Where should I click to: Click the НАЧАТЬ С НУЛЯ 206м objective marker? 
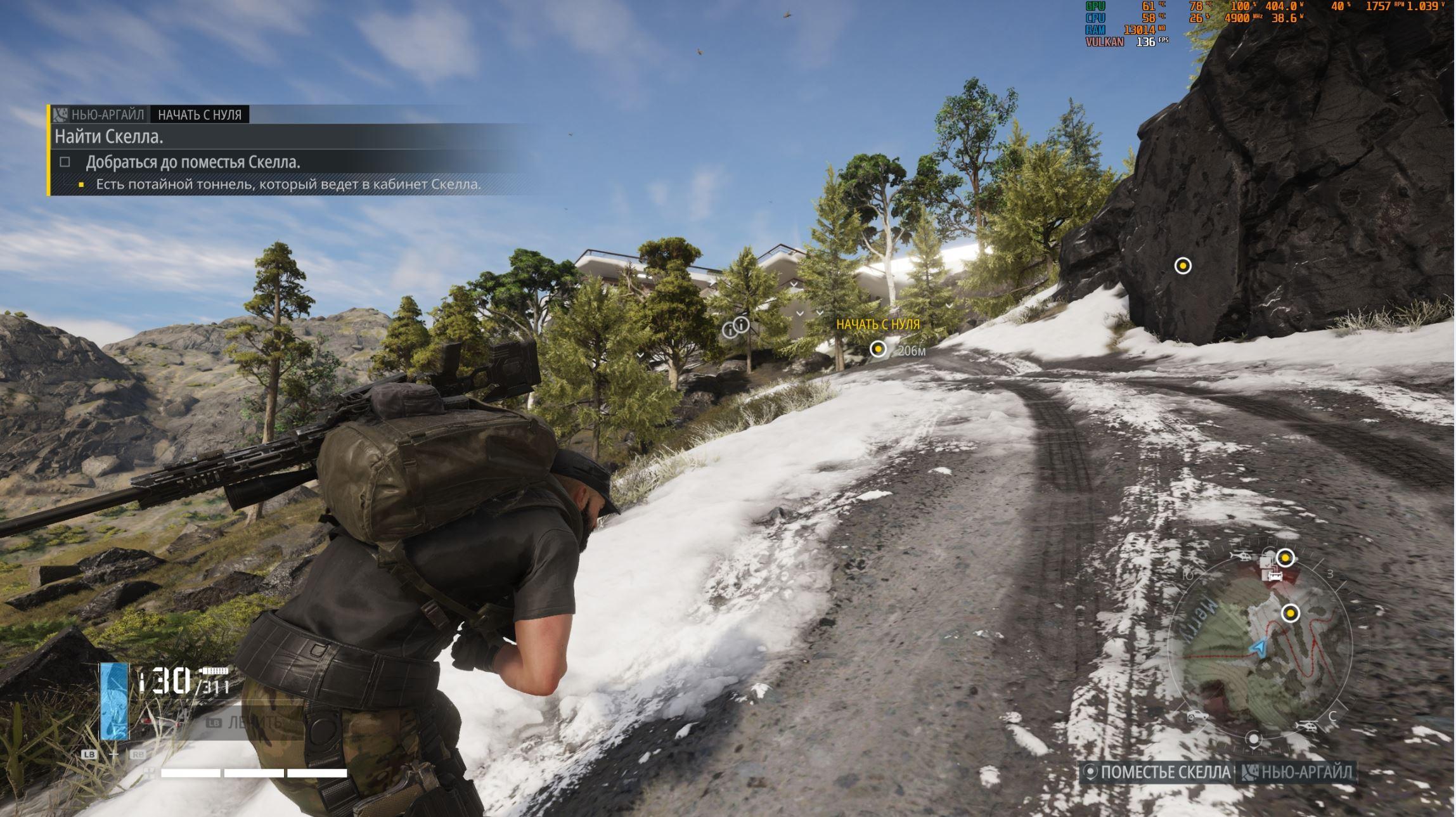pos(878,349)
